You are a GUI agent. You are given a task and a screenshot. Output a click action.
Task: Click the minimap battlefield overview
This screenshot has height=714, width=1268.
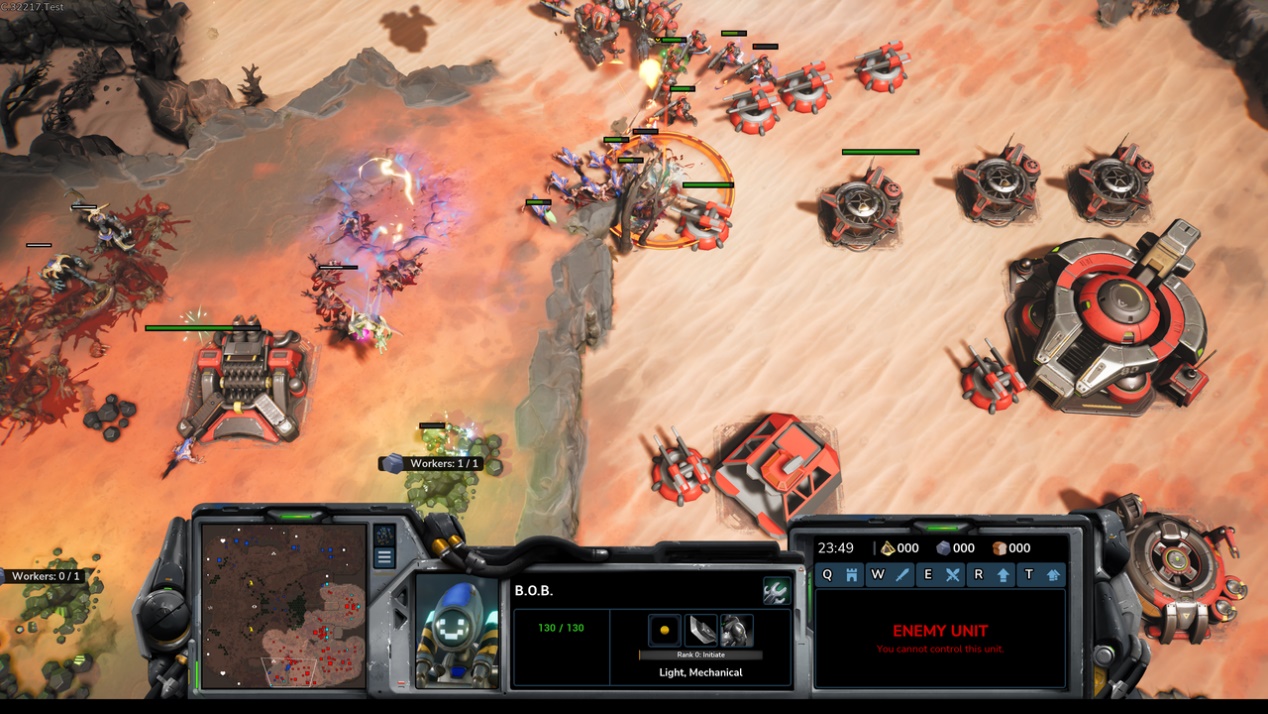click(x=284, y=604)
